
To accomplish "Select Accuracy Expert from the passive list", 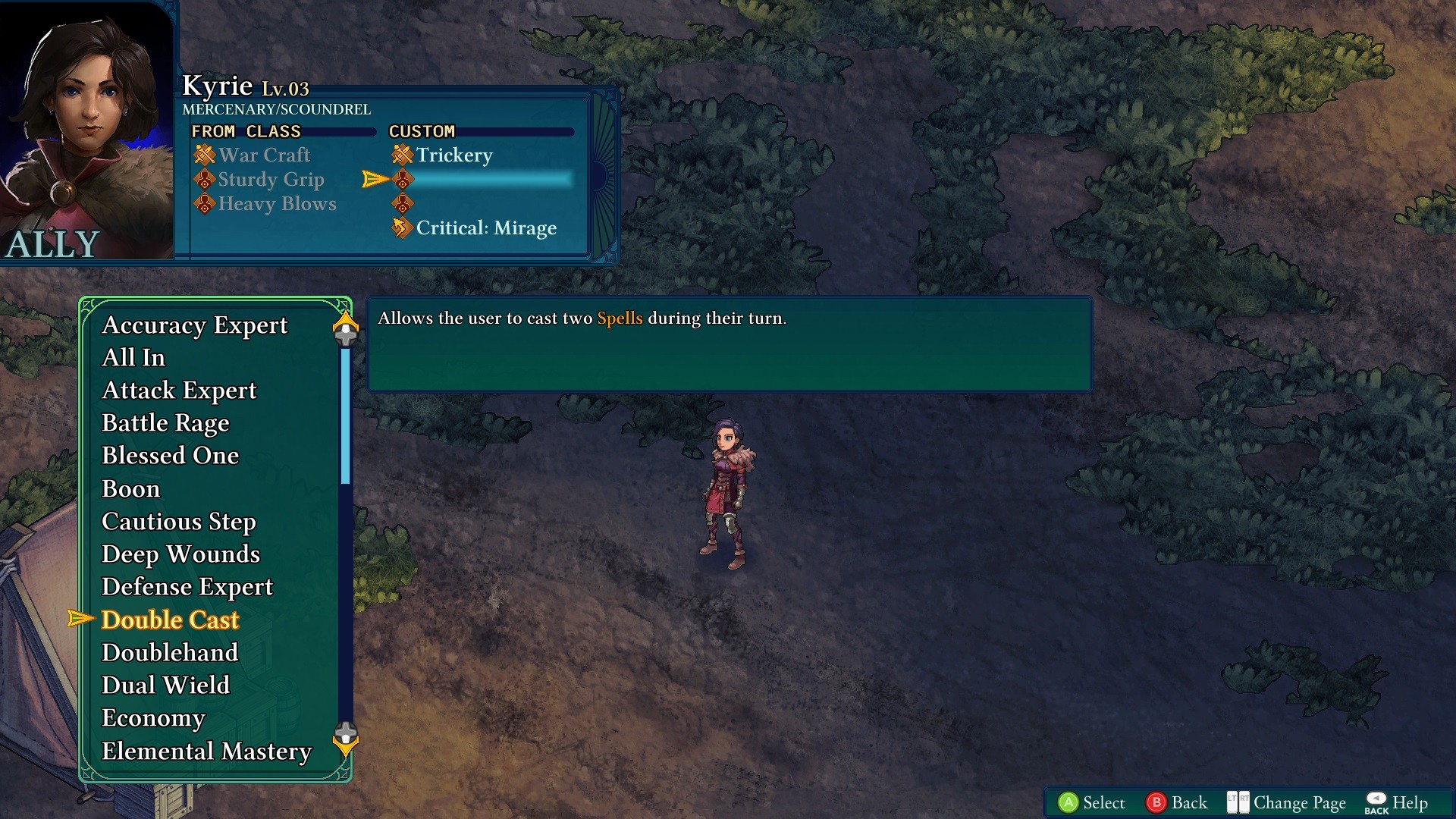I will [x=194, y=325].
